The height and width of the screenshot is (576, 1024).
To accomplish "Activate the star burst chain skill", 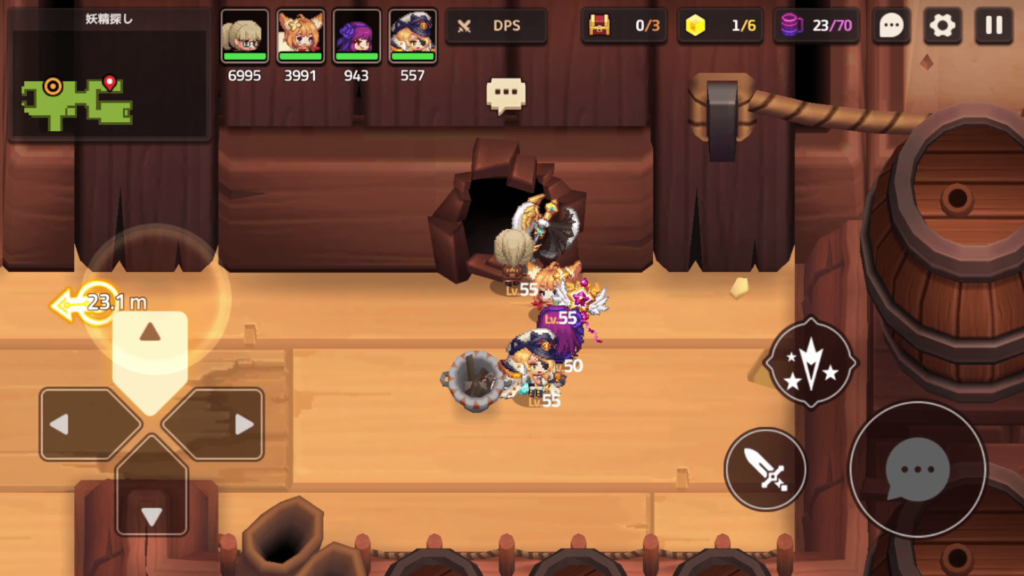I will [810, 362].
